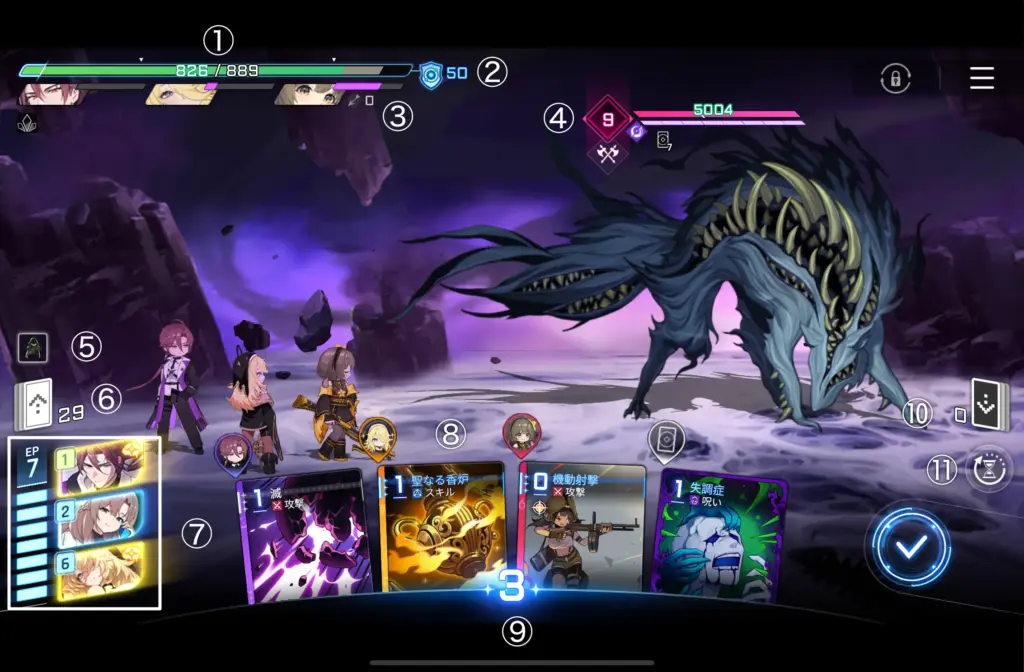Image resolution: width=1024 pixels, height=672 pixels.
Task: Inspect the blue shield icon
Action: 431,74
